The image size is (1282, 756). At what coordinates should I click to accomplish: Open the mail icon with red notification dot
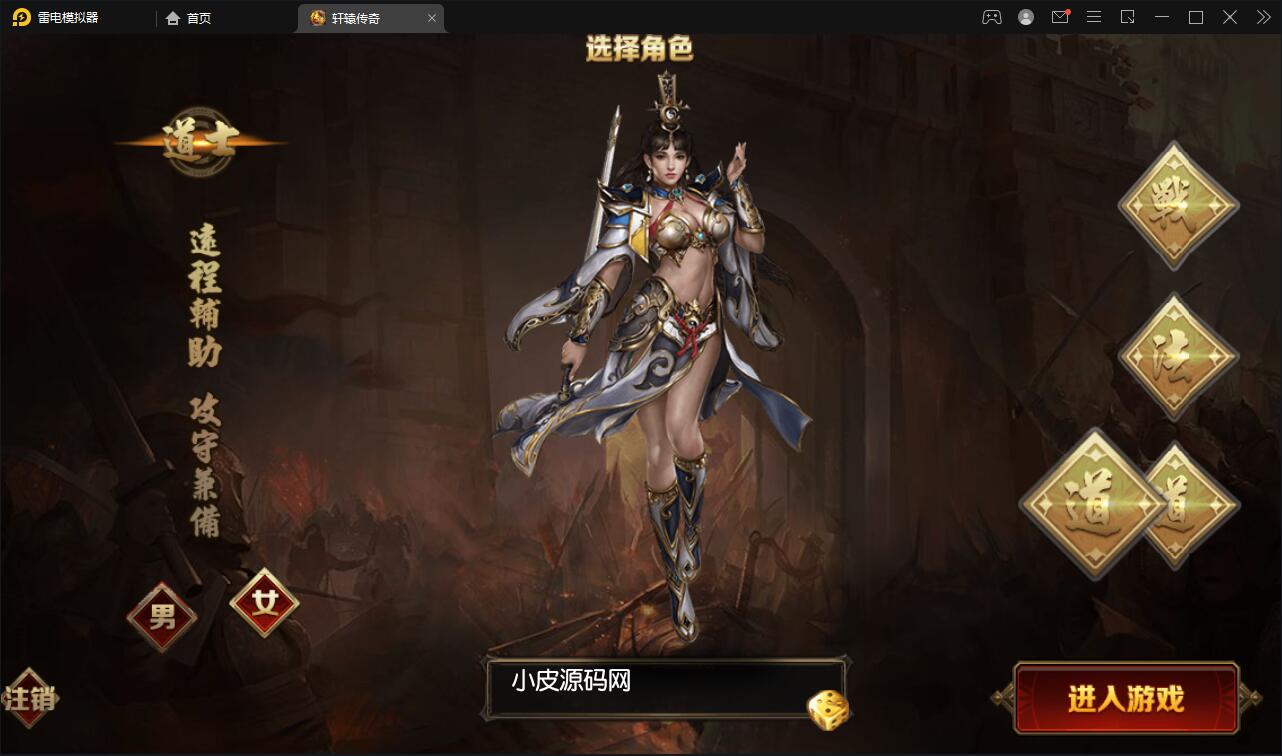(1060, 17)
